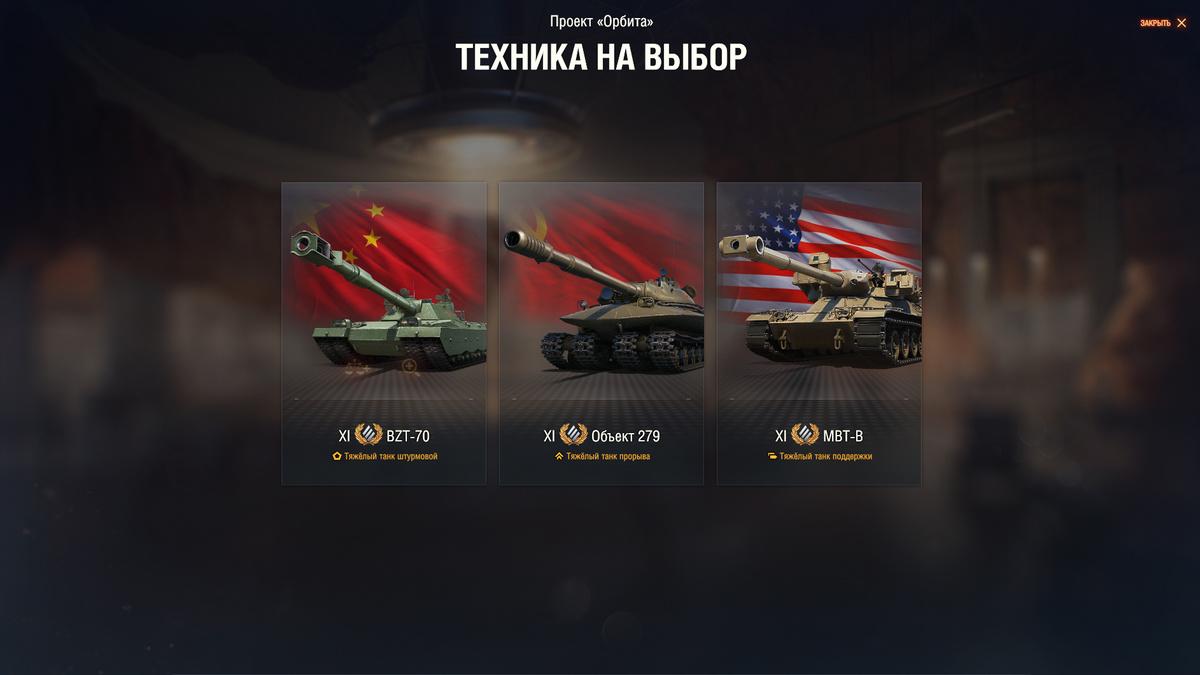Select the BZT-70 tank card
This screenshot has width=1200, height=675.
384,333
